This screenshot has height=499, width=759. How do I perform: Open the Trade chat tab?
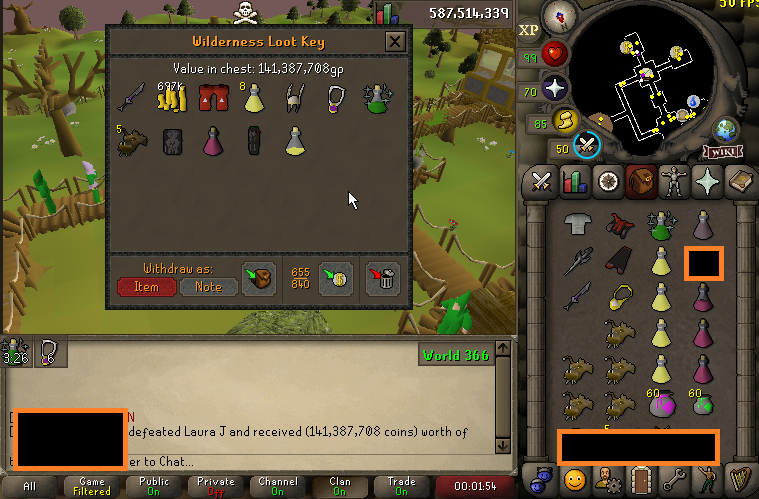tap(401, 487)
